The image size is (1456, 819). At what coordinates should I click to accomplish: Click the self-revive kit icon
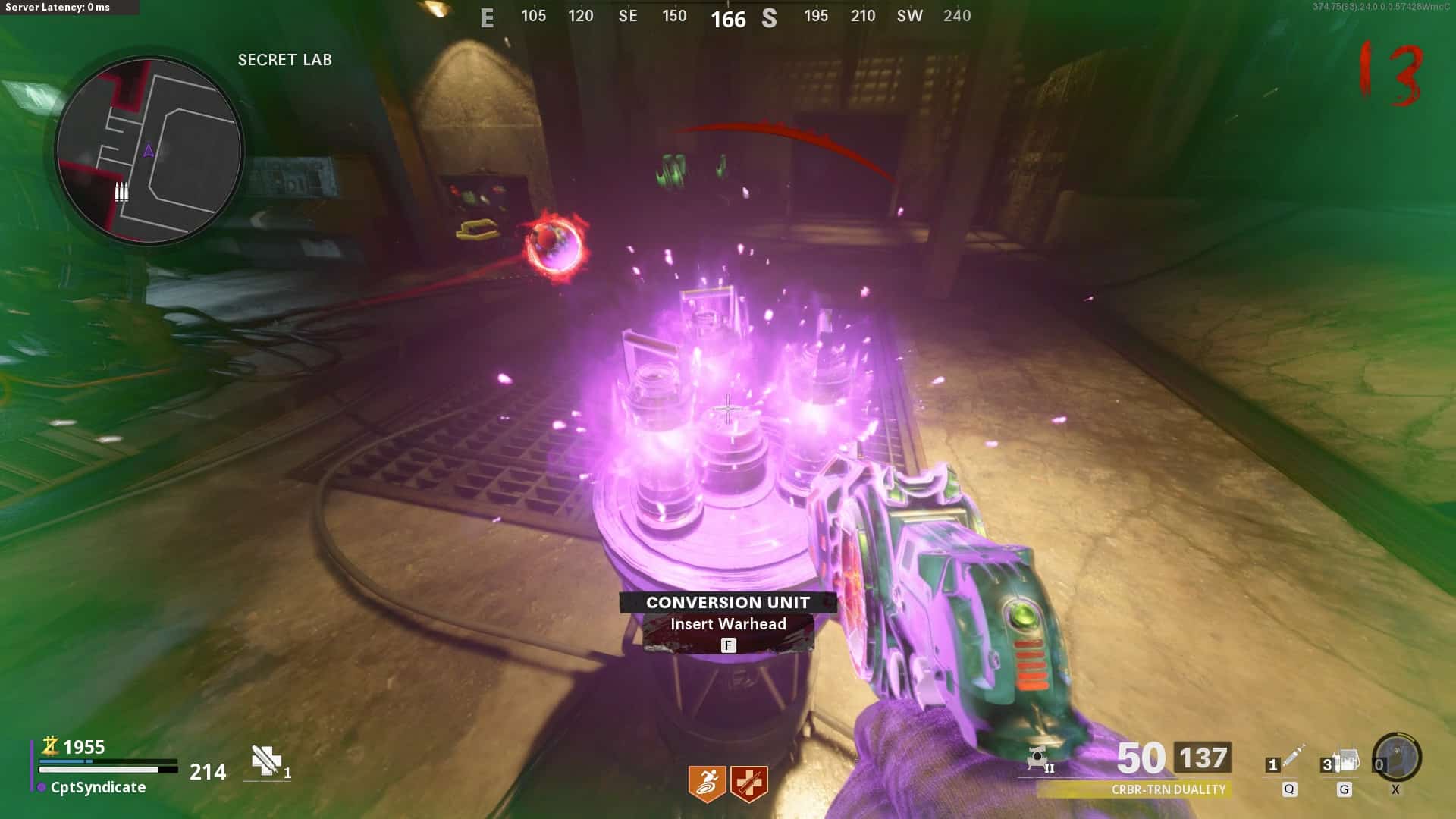tap(266, 761)
